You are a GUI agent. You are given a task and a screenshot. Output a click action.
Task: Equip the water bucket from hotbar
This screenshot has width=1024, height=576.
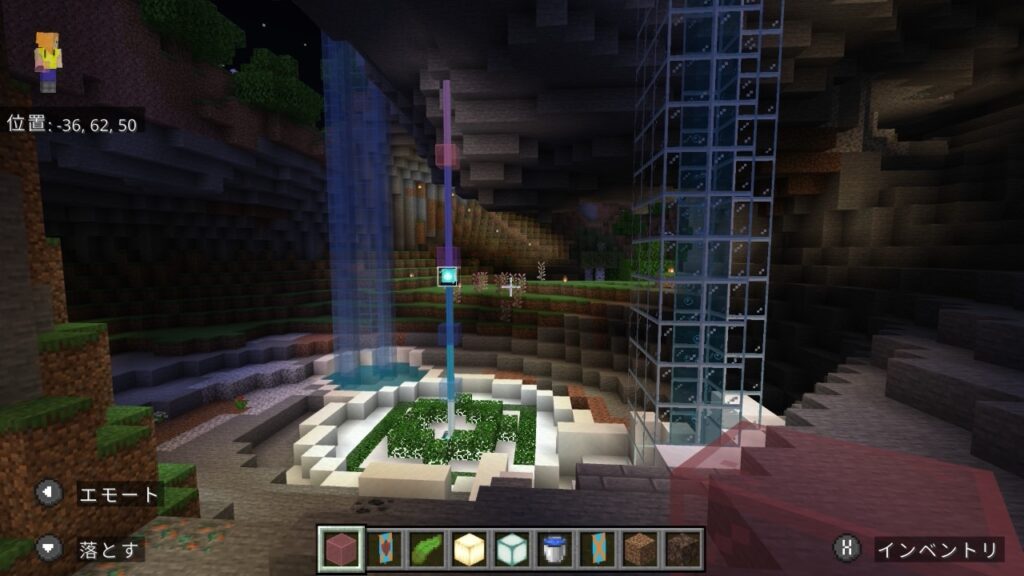(x=554, y=548)
